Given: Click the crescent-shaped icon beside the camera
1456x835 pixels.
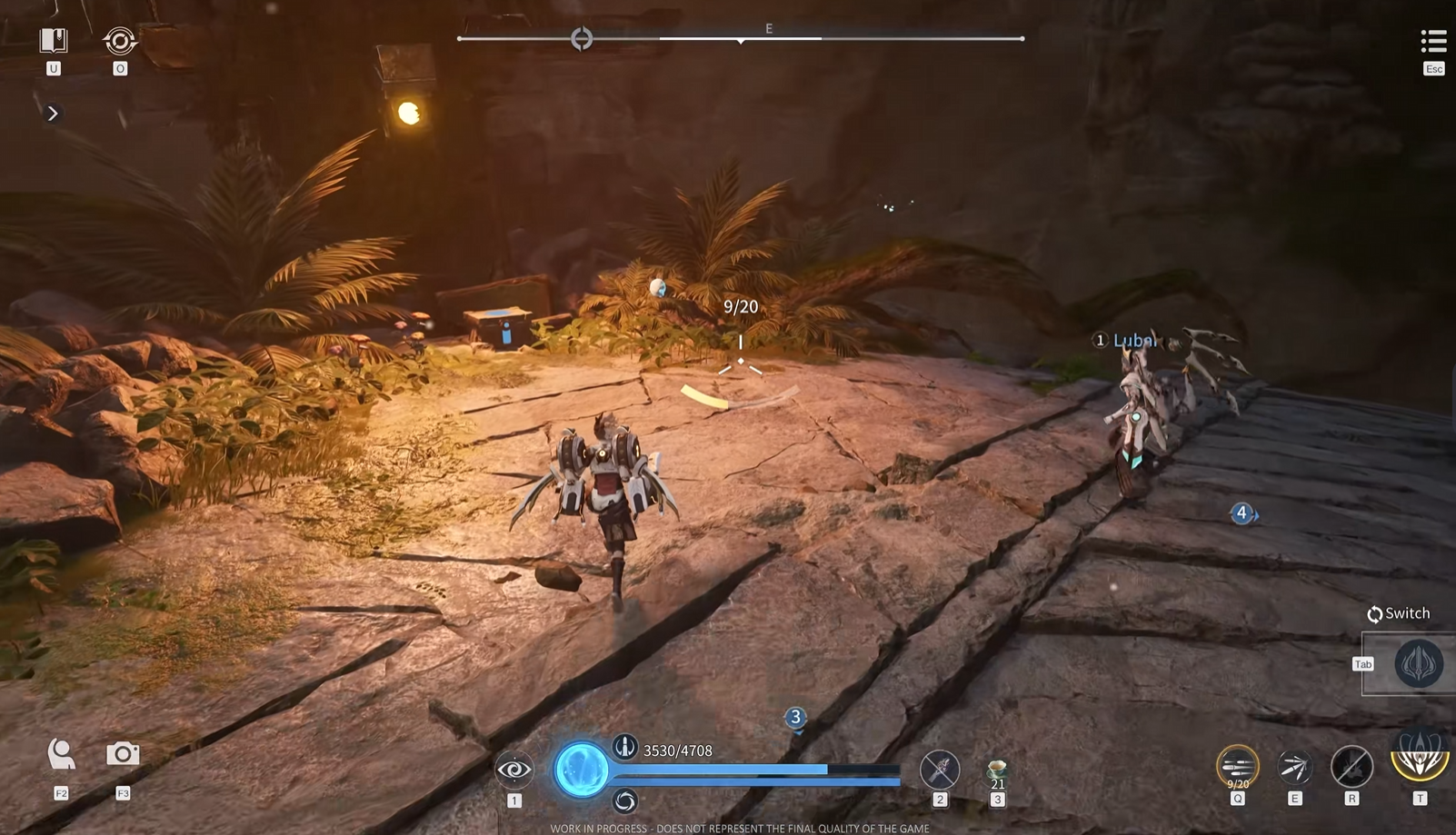Looking at the screenshot, I should 61,753.
